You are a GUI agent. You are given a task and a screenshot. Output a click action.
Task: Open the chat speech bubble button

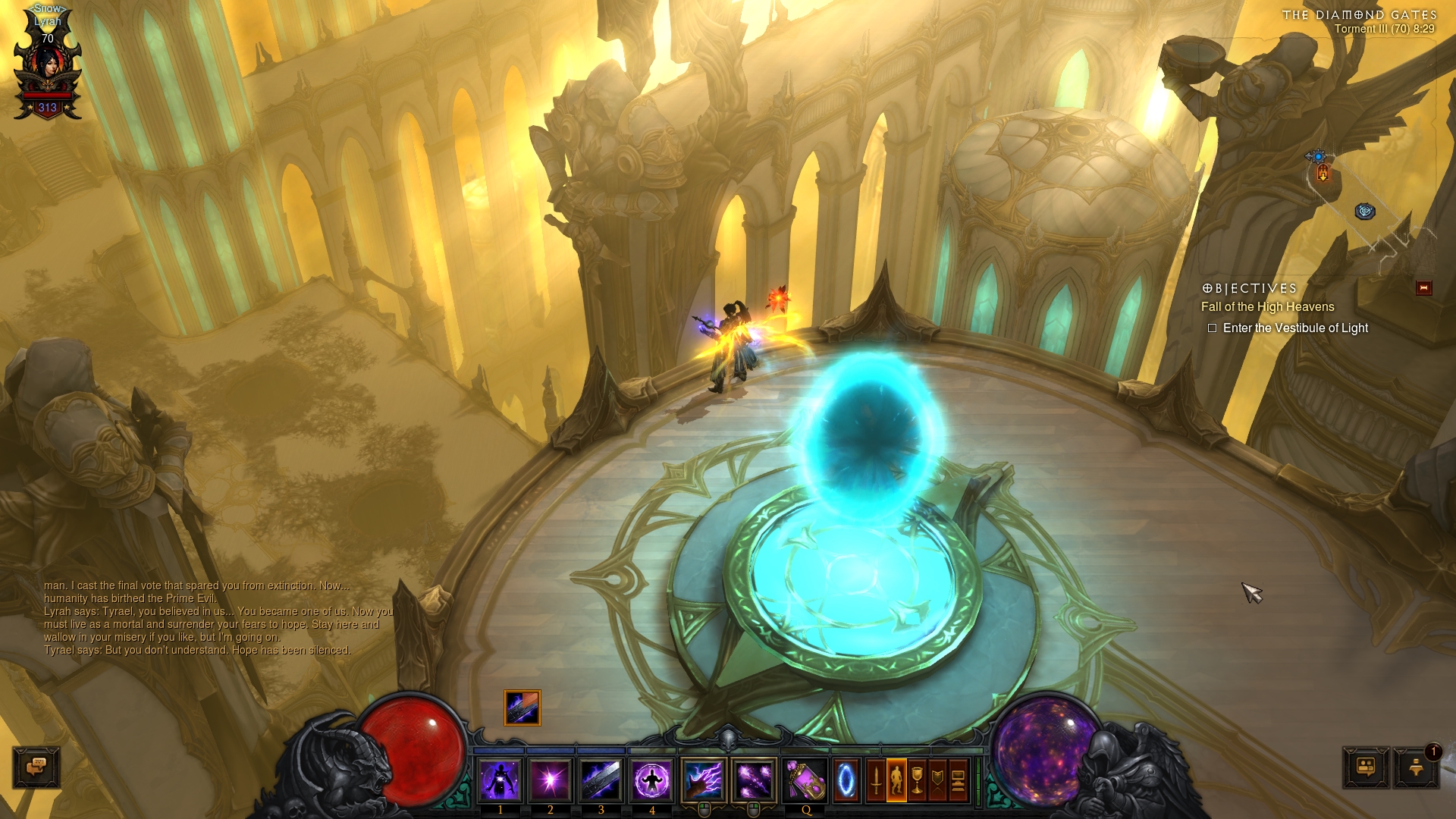tap(36, 767)
